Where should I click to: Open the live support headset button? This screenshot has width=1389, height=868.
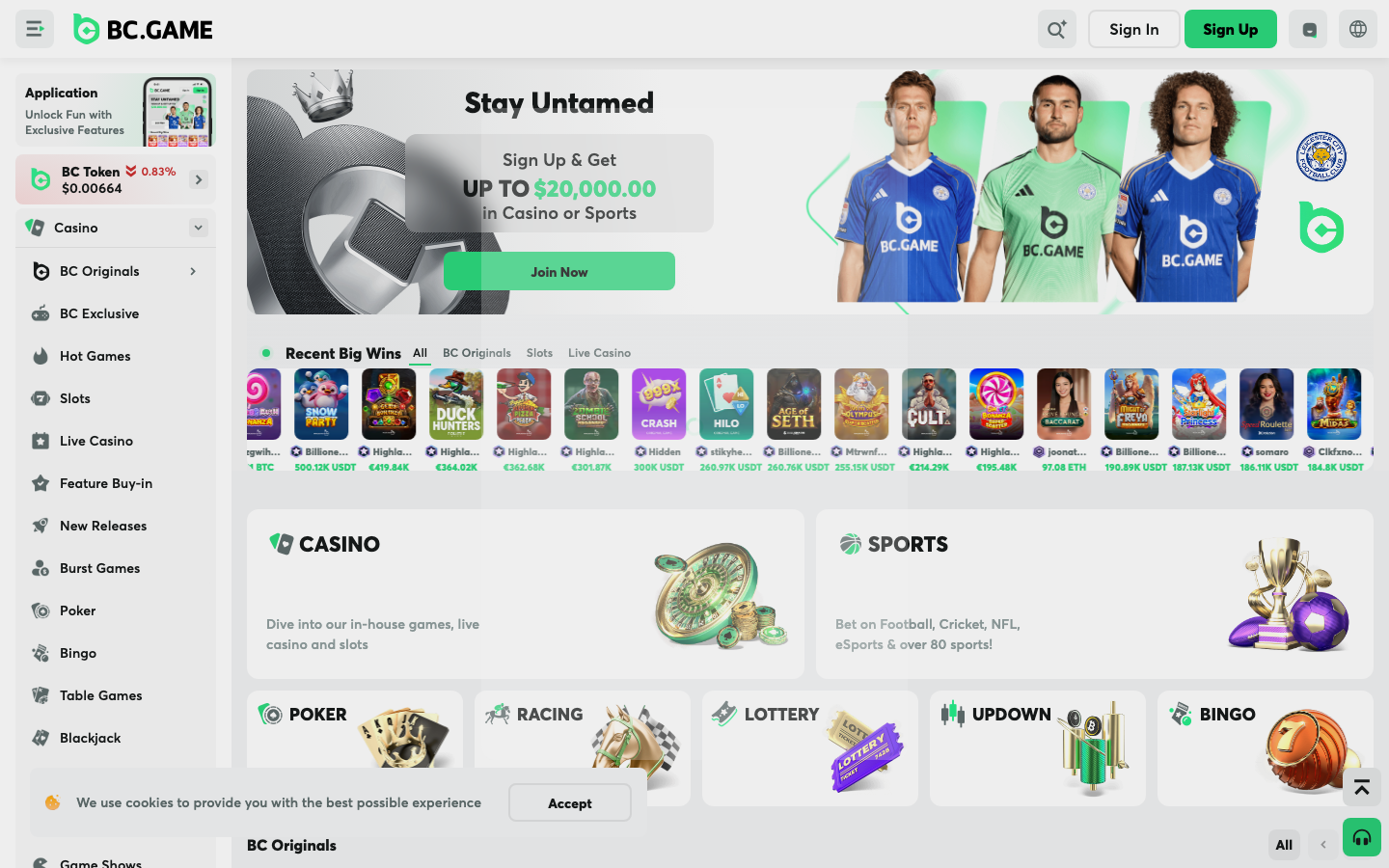1361,837
